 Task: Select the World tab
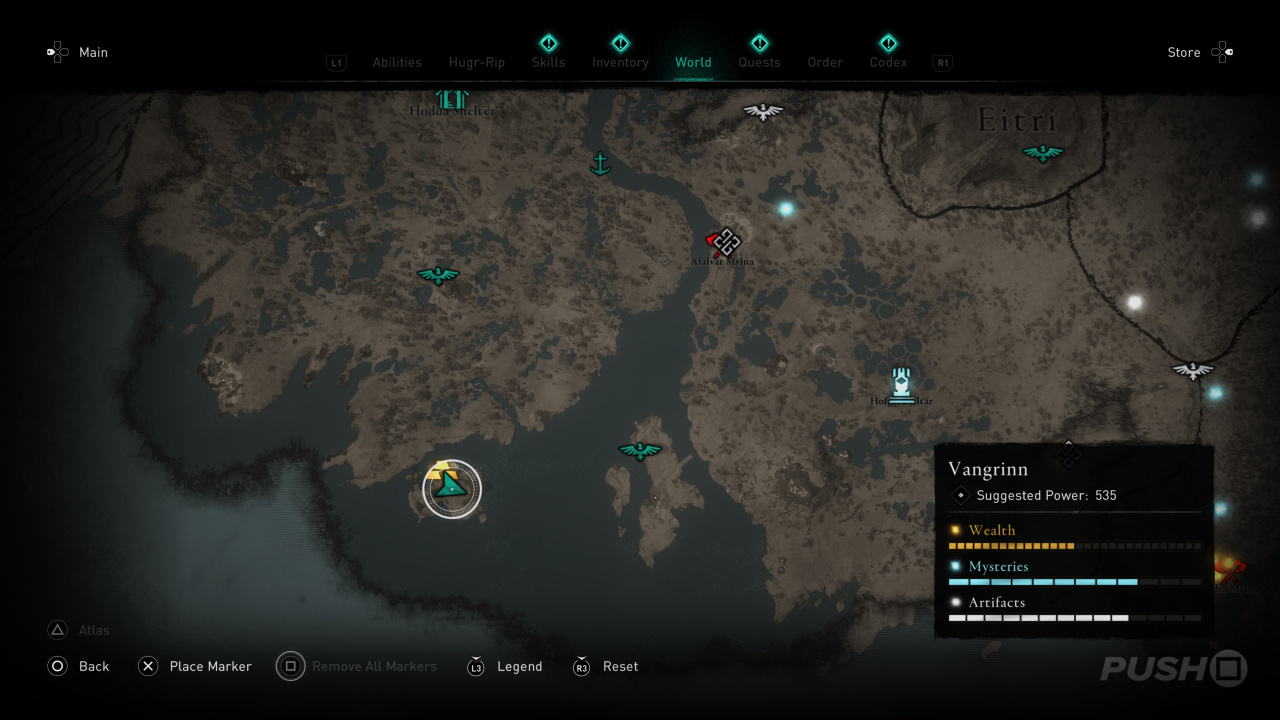click(x=693, y=62)
